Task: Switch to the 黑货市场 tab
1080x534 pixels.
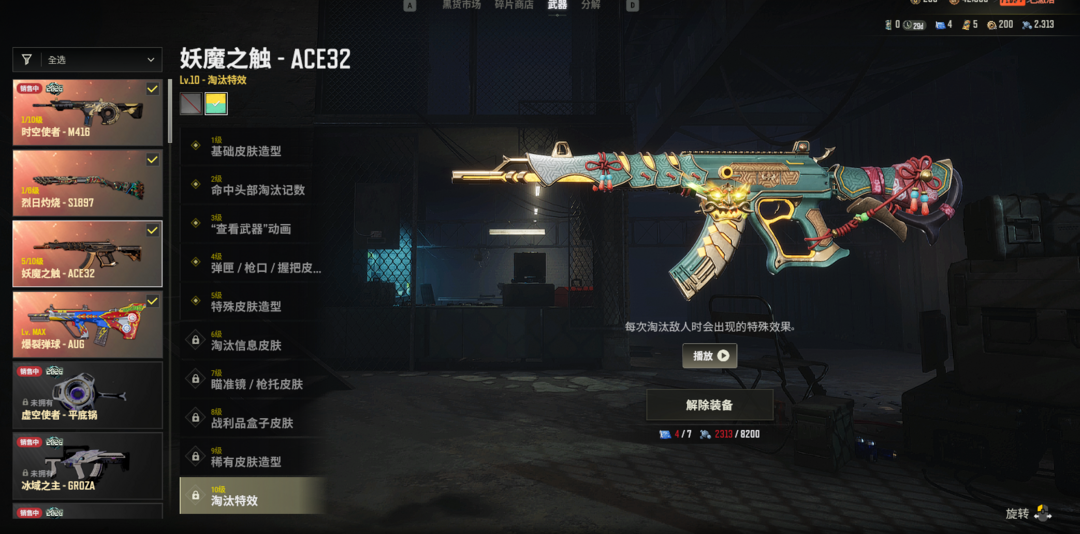Action: 461,5
